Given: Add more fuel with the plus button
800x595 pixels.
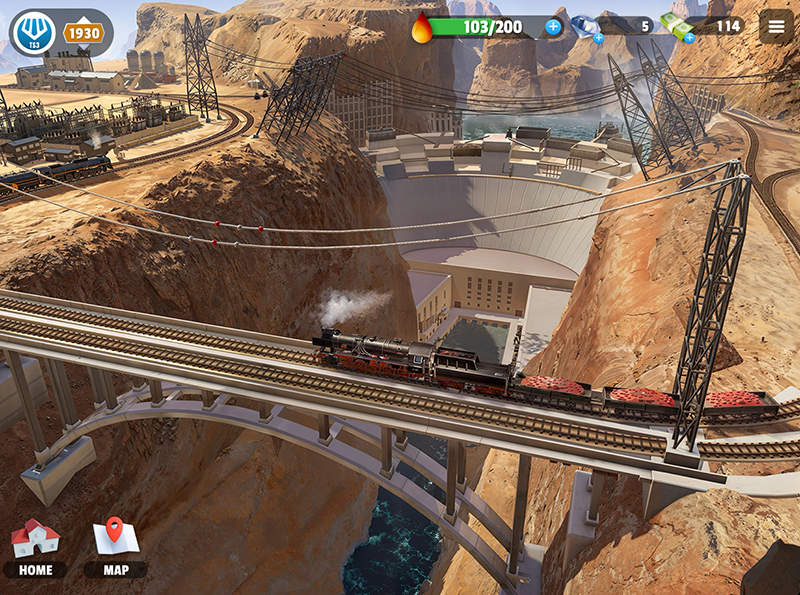Looking at the screenshot, I should 553,27.
